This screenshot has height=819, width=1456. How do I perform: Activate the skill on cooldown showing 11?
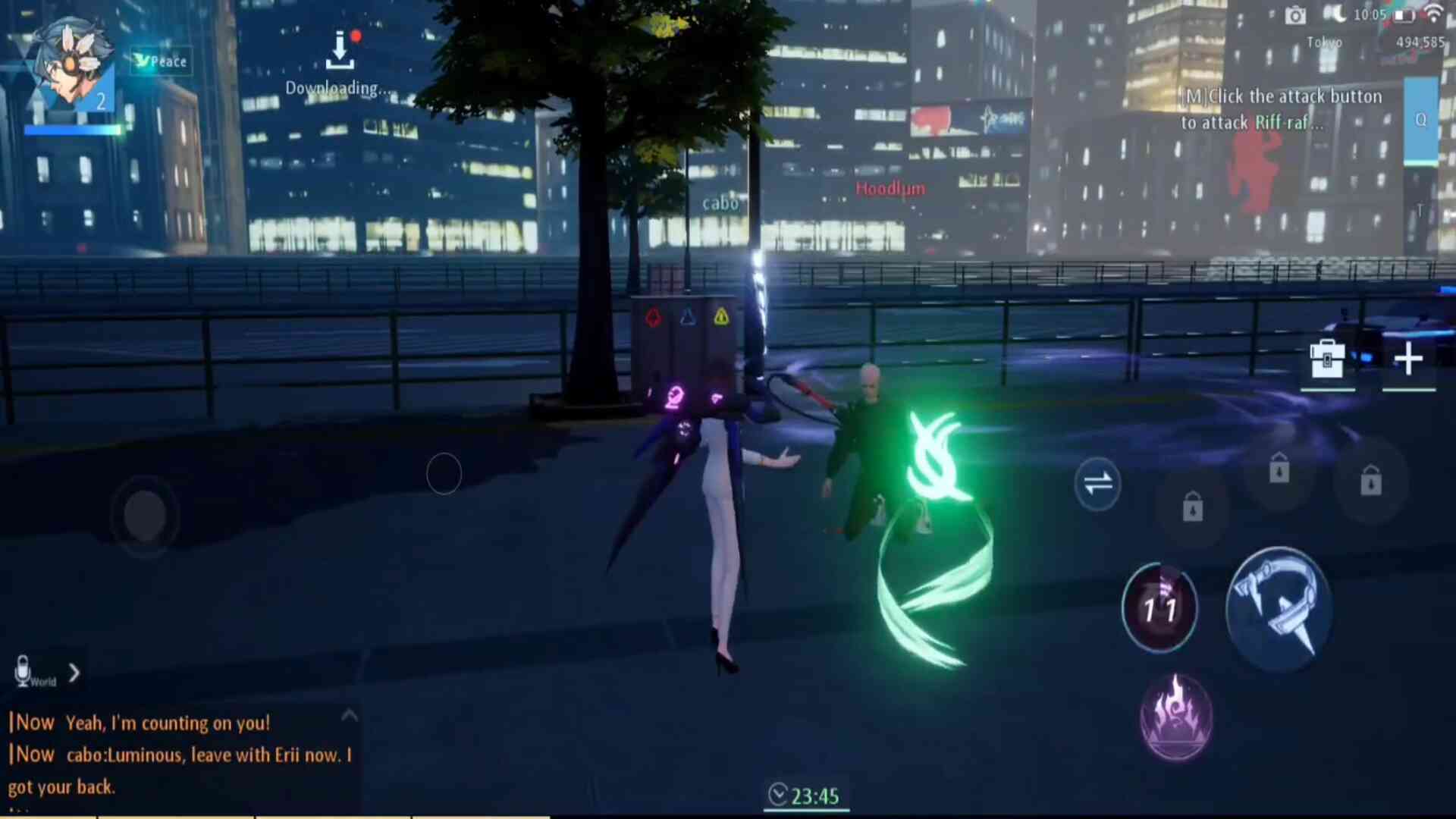[1159, 607]
